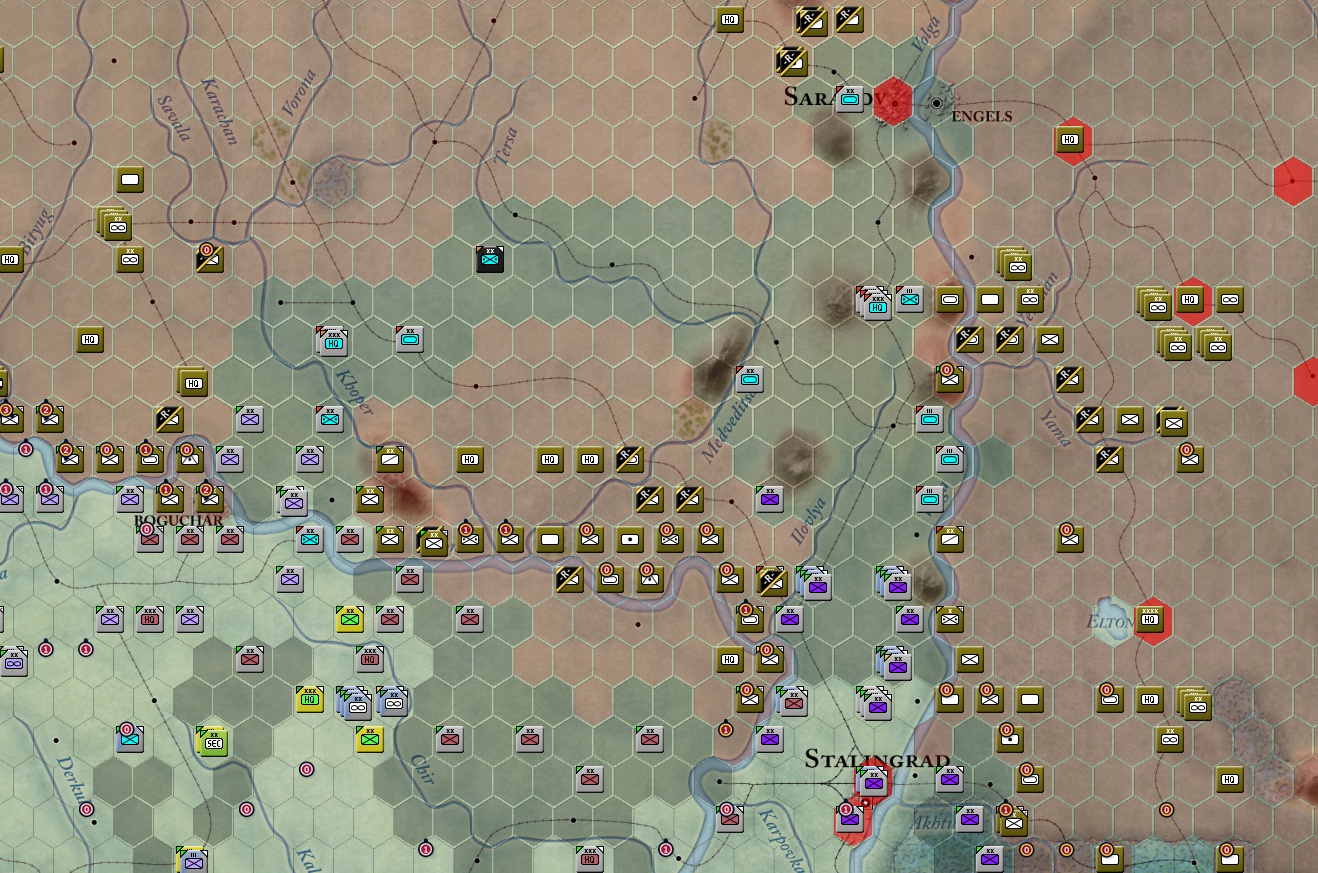1318x873 pixels.
Task: Click the airbase counter west of Saratov
Action: [850, 99]
